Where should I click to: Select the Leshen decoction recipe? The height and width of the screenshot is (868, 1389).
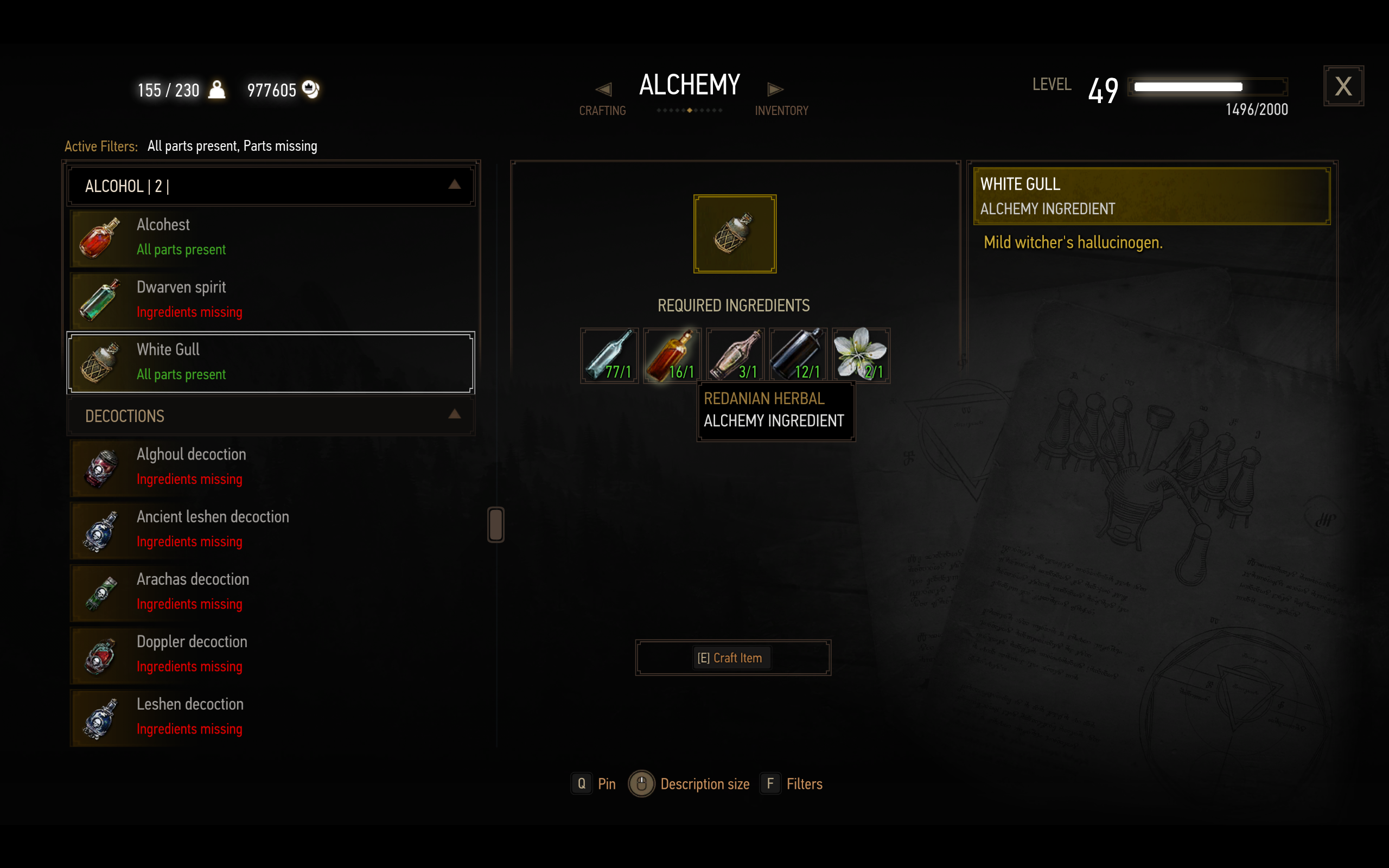pos(270,717)
